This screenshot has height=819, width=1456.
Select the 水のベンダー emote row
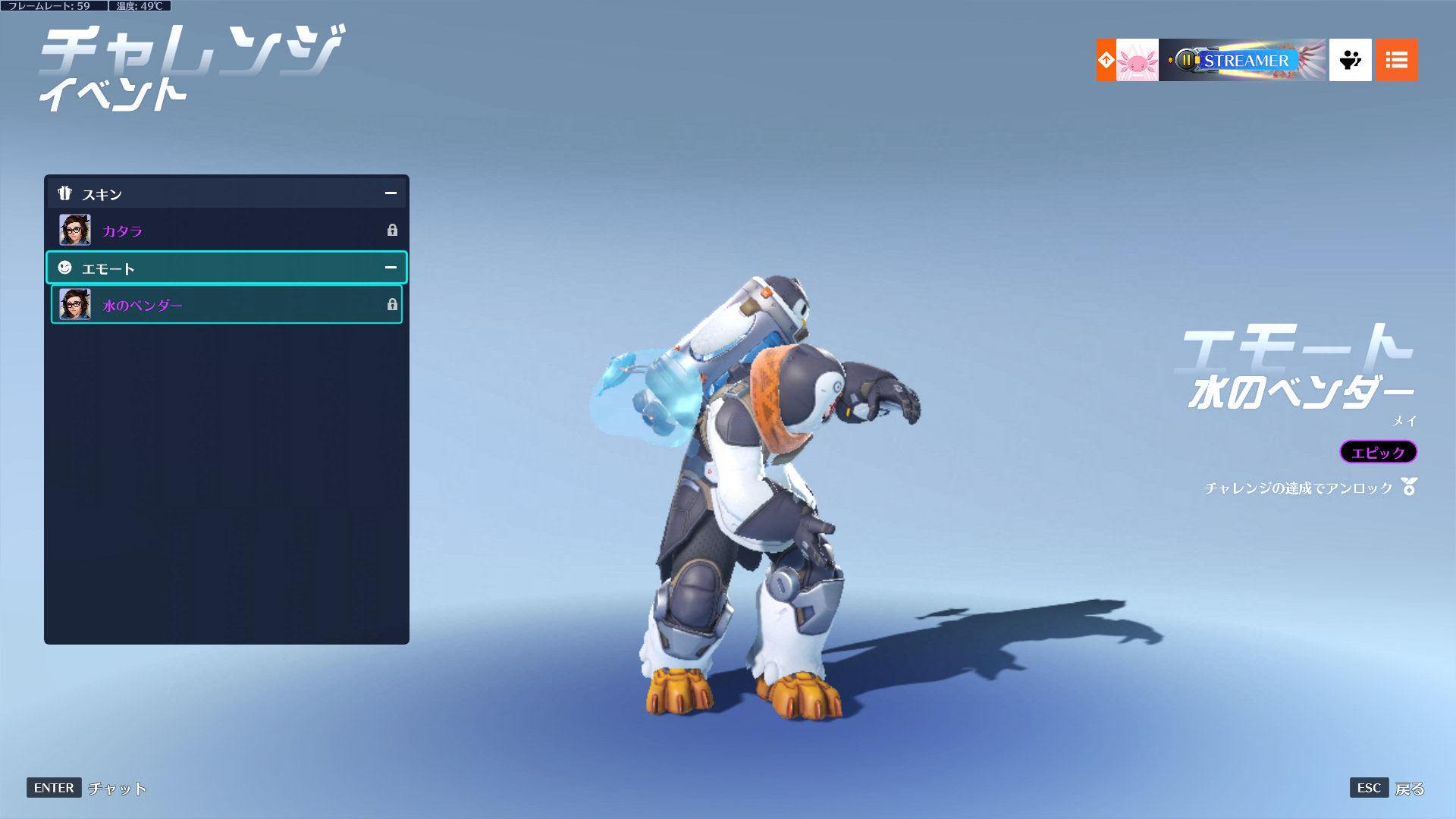coord(226,305)
